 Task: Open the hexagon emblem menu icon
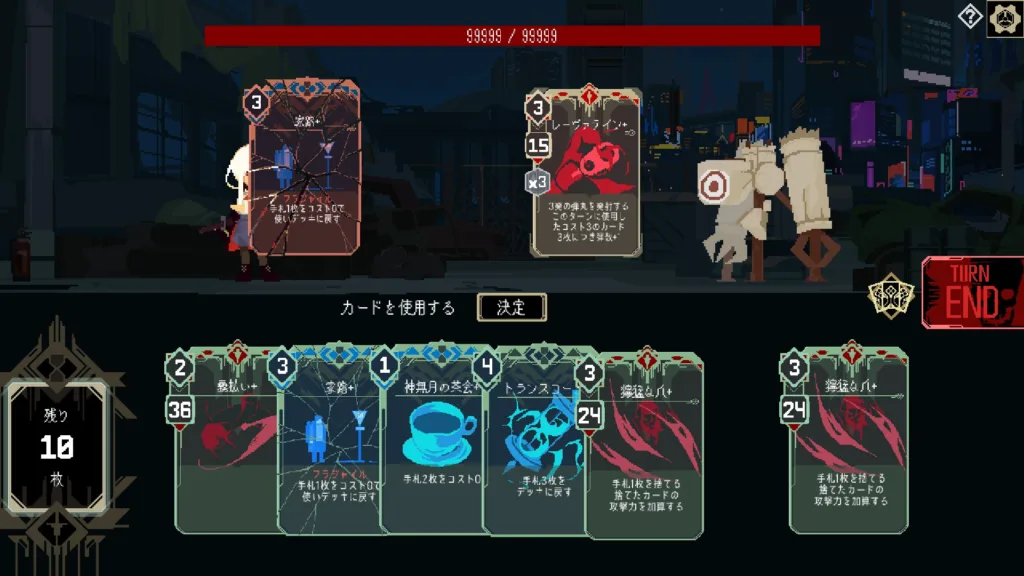tap(1004, 18)
